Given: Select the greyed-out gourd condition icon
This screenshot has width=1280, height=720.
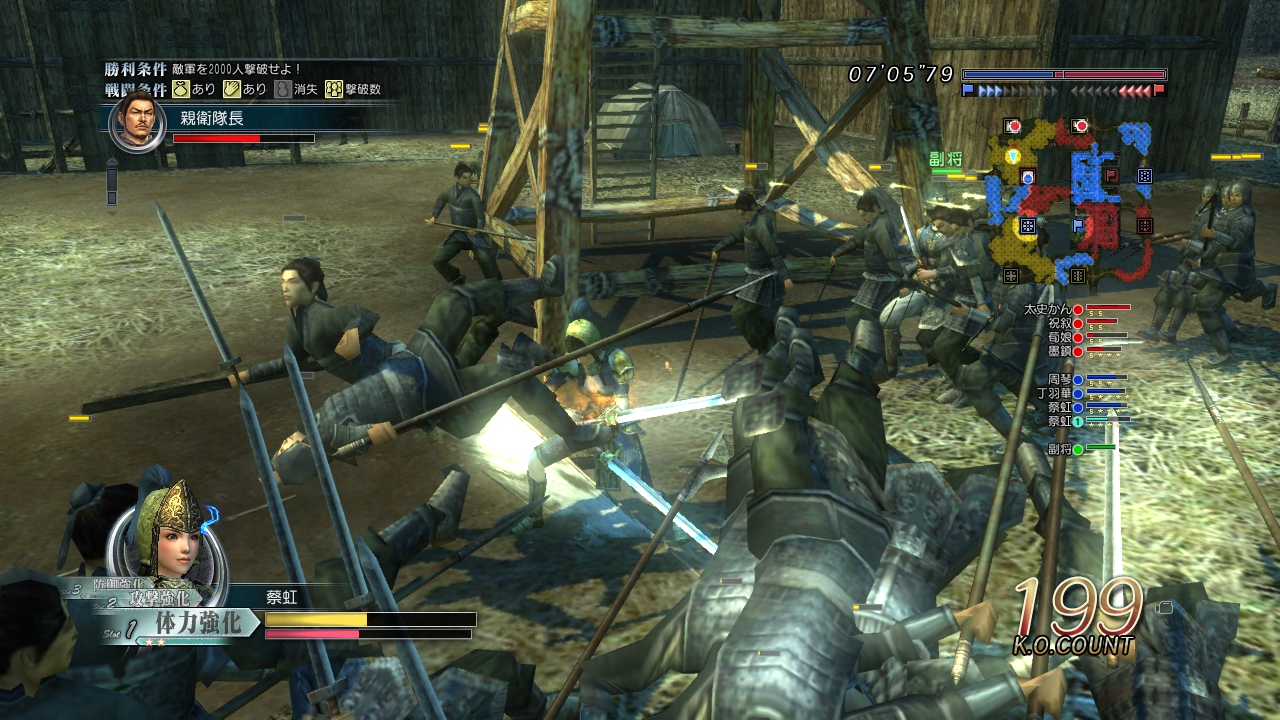Looking at the screenshot, I should pos(283,89).
